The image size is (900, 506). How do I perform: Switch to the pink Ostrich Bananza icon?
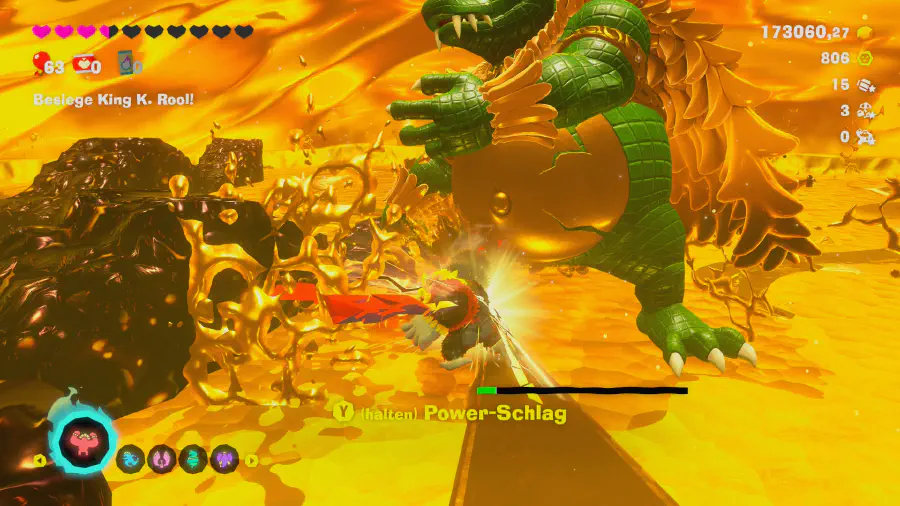[162, 459]
